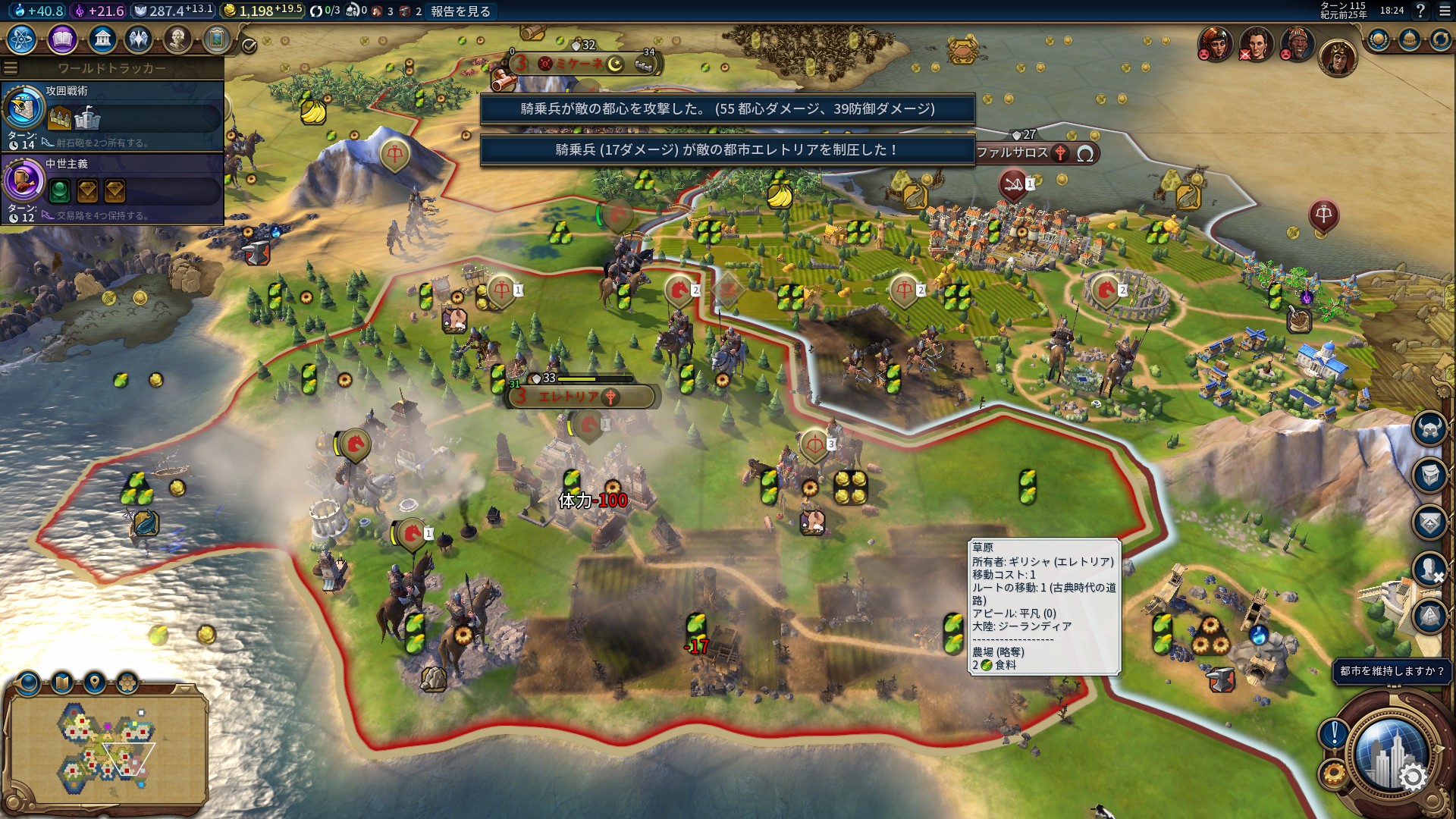Open the city-states dome button

(x=1409, y=39)
